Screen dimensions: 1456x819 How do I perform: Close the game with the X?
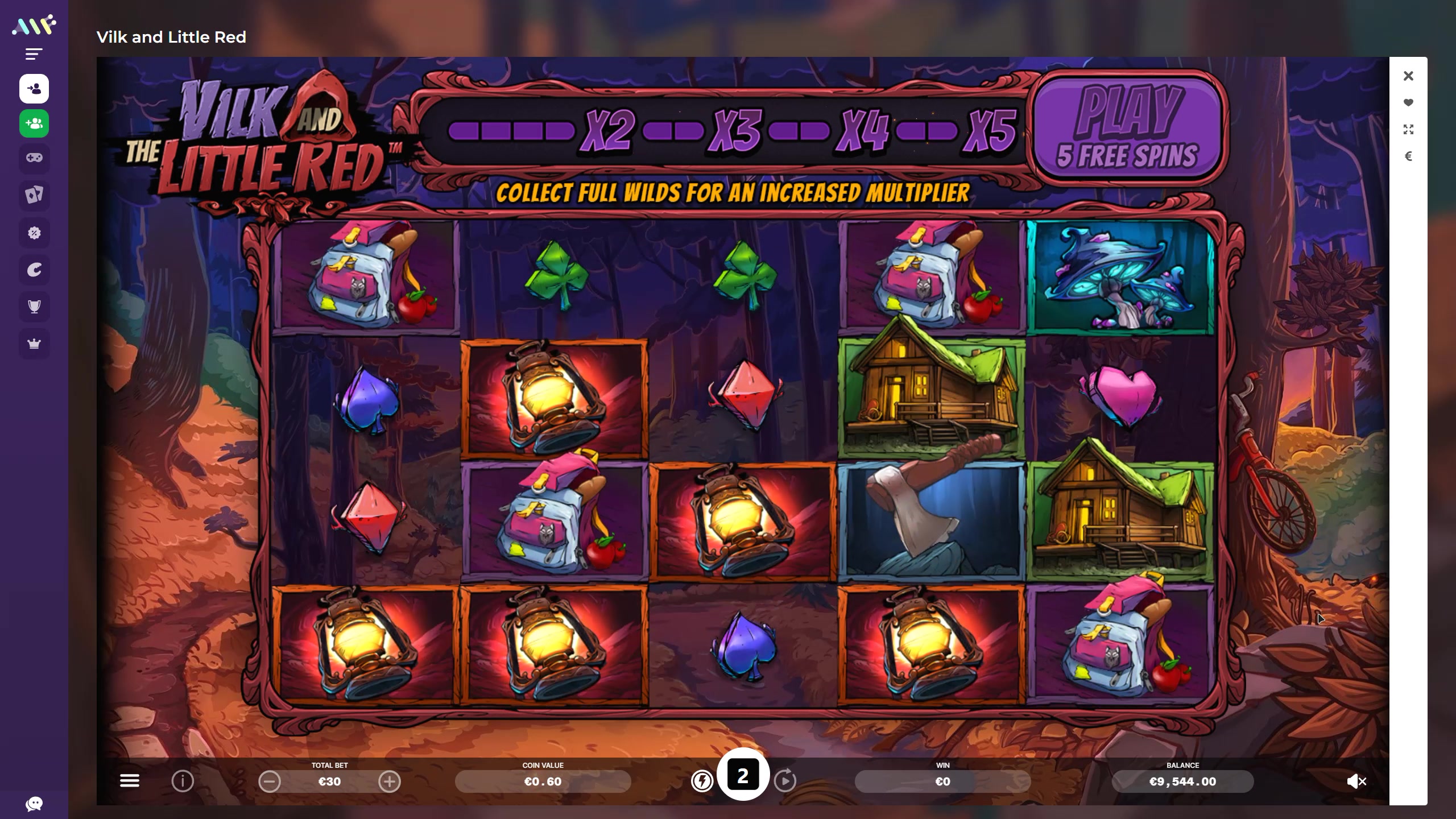(1408, 76)
